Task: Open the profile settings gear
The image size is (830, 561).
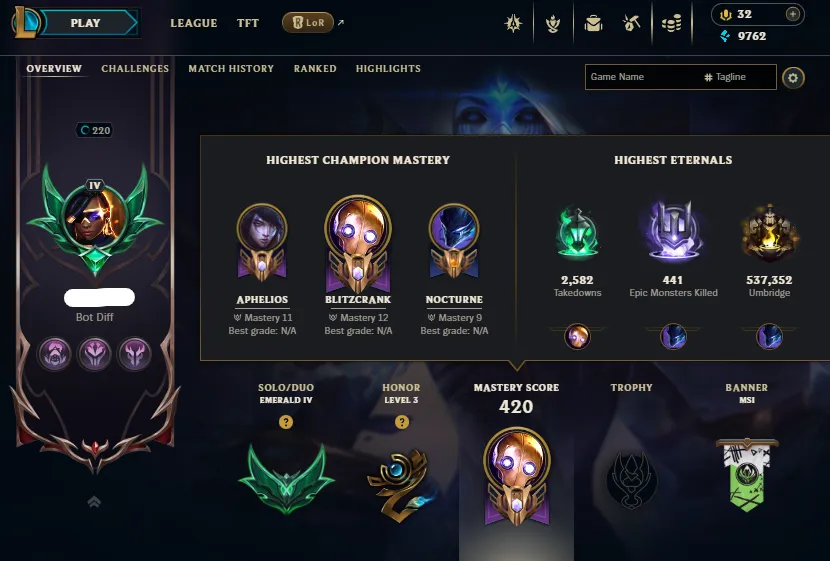Action: click(x=793, y=77)
